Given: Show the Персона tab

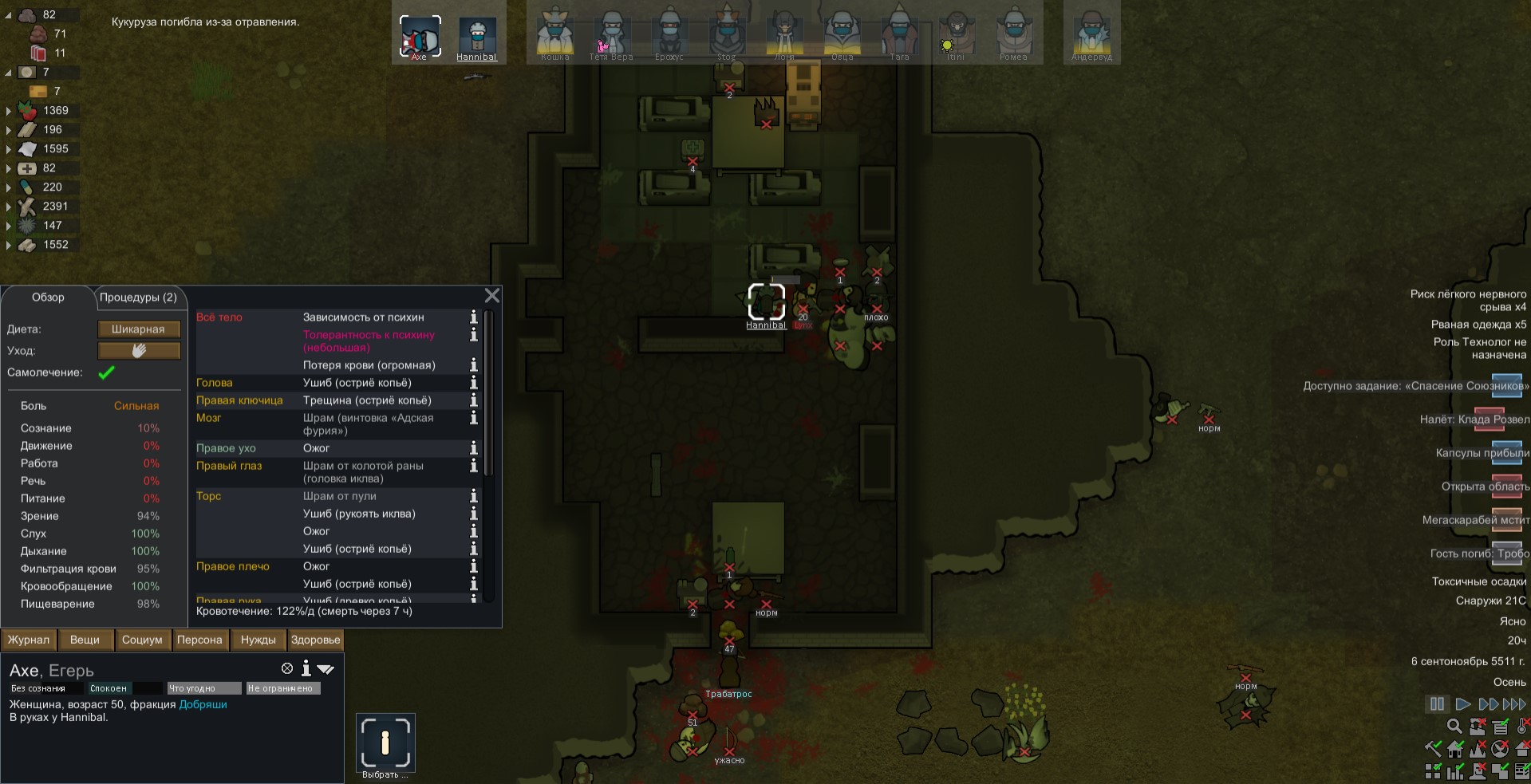Looking at the screenshot, I should pos(199,640).
